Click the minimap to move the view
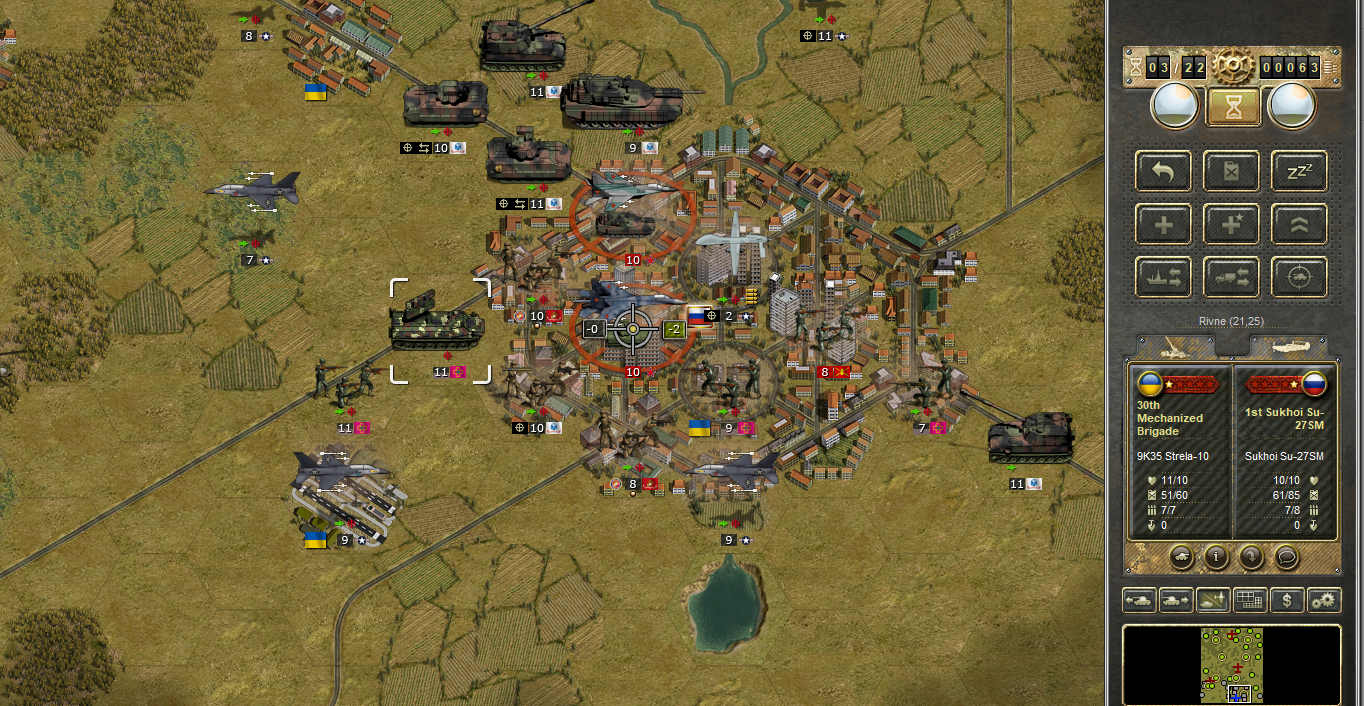 pos(1232,665)
